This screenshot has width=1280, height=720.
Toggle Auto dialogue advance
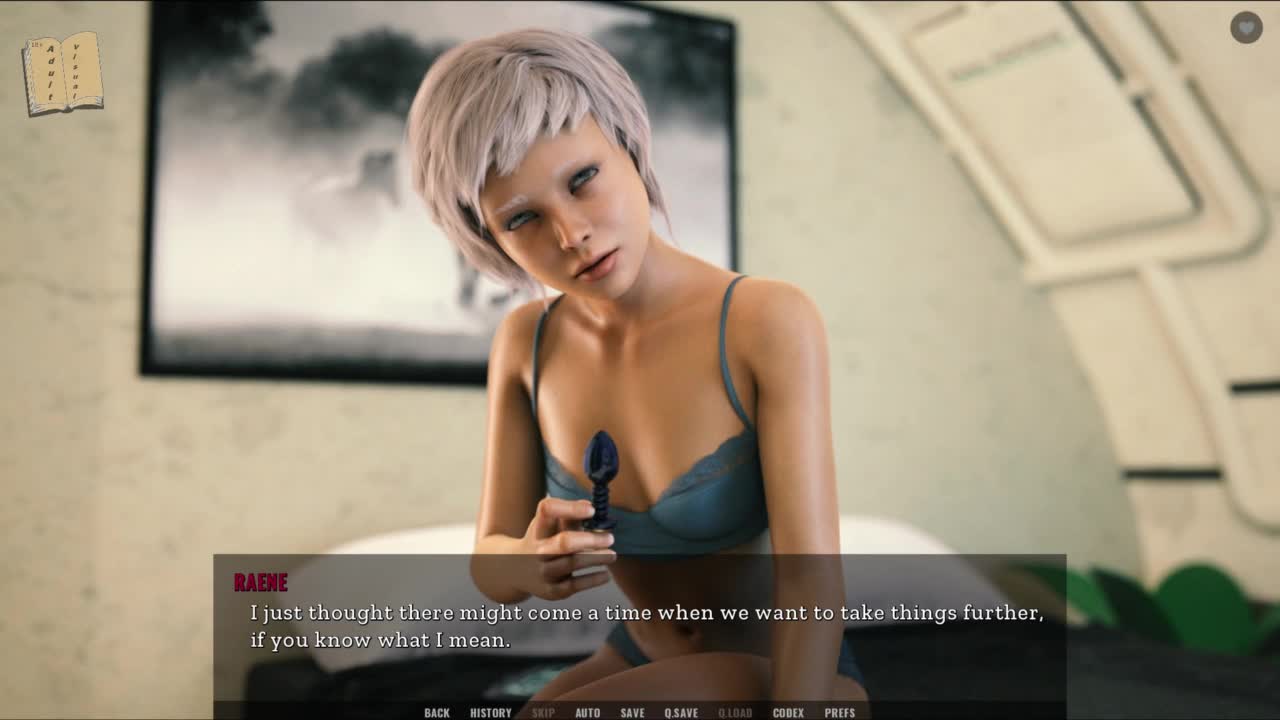click(x=588, y=713)
